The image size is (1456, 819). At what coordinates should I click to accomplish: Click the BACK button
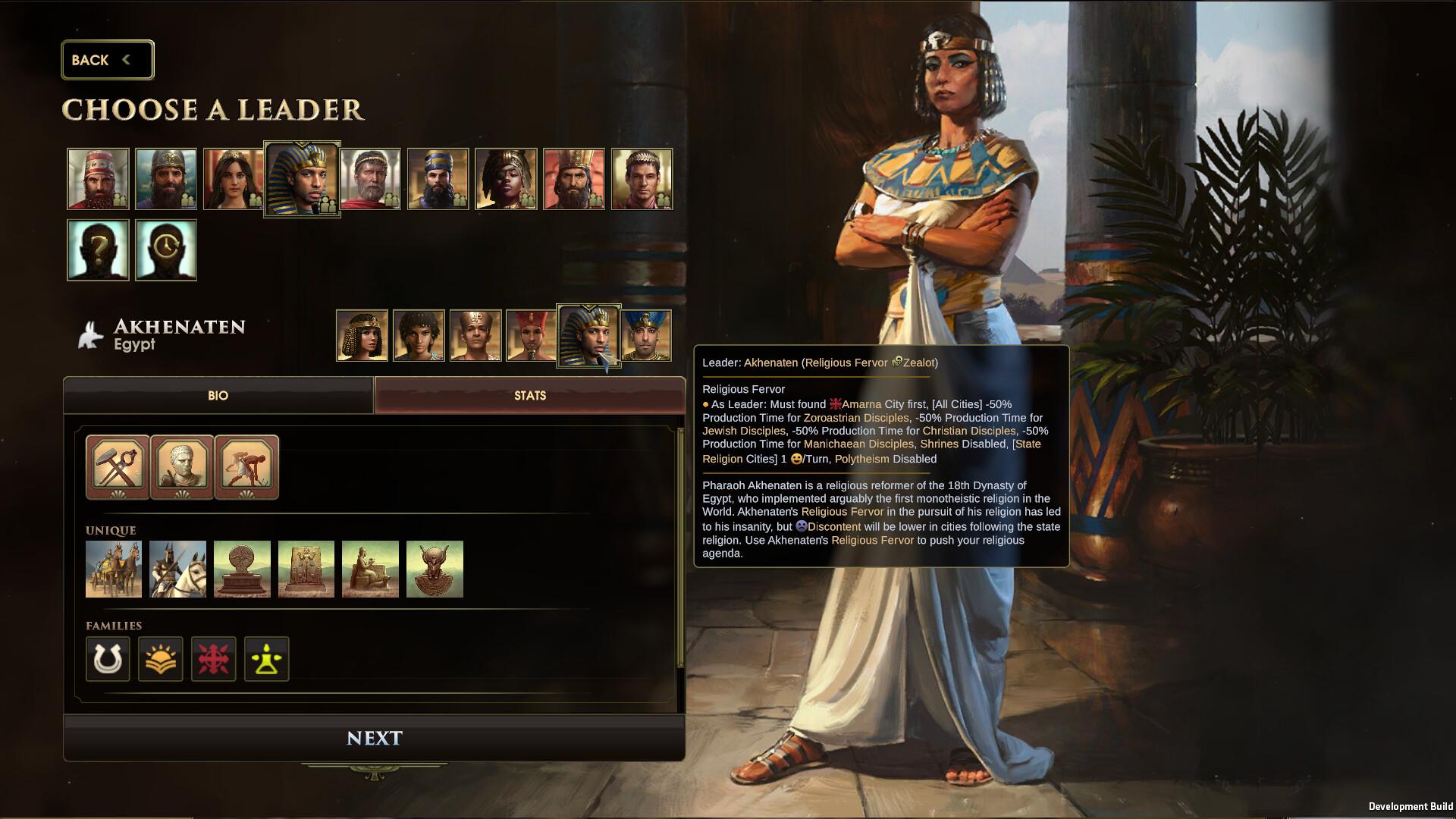click(107, 59)
